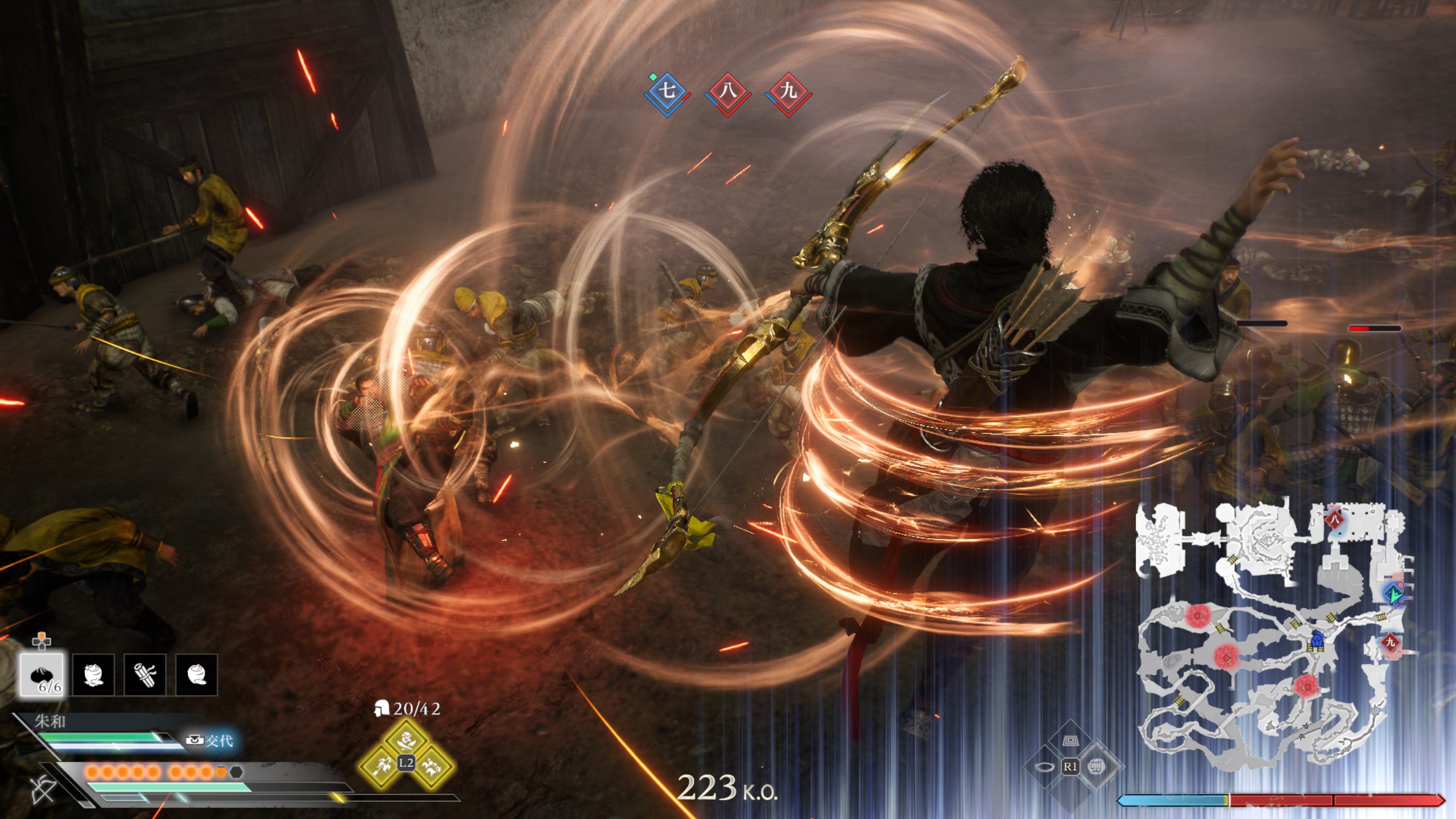Select the blue 七 target marker

coord(667,90)
